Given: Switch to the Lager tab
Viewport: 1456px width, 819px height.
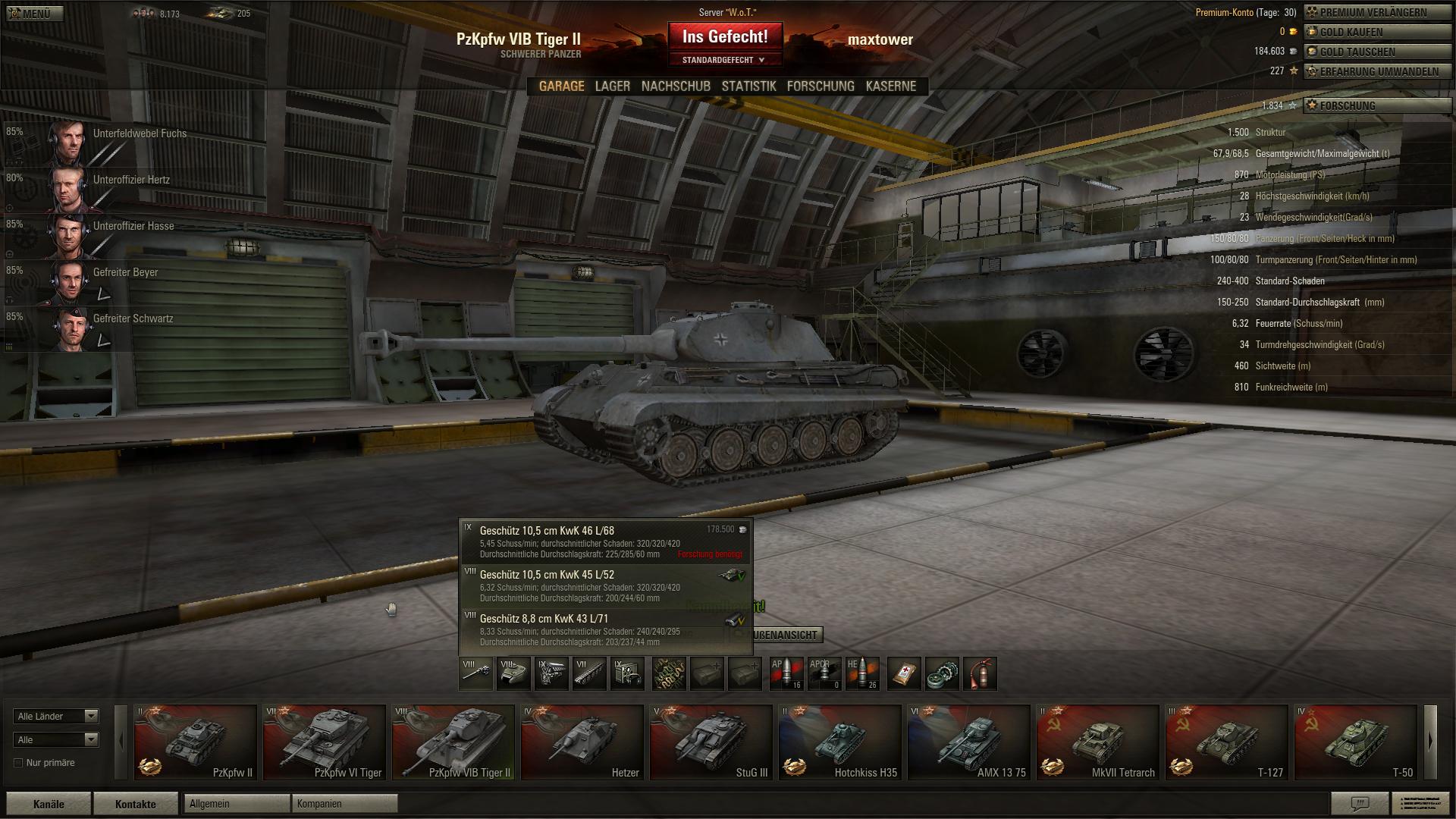Looking at the screenshot, I should pos(612,86).
